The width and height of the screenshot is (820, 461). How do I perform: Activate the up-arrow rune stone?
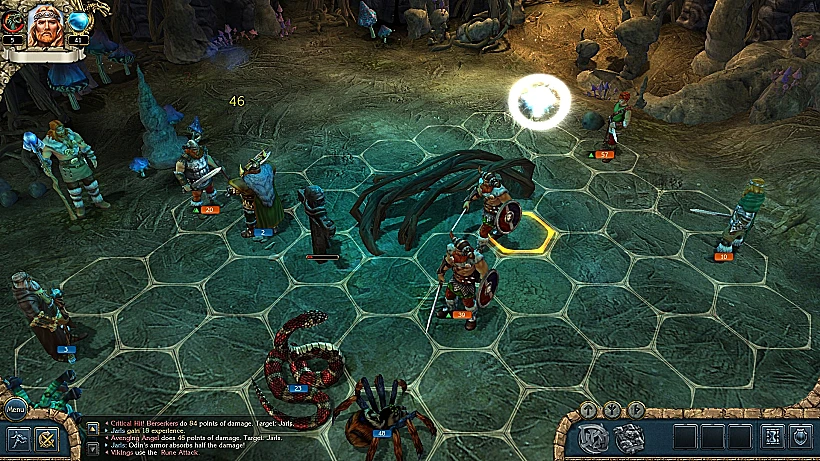[x=589, y=409]
